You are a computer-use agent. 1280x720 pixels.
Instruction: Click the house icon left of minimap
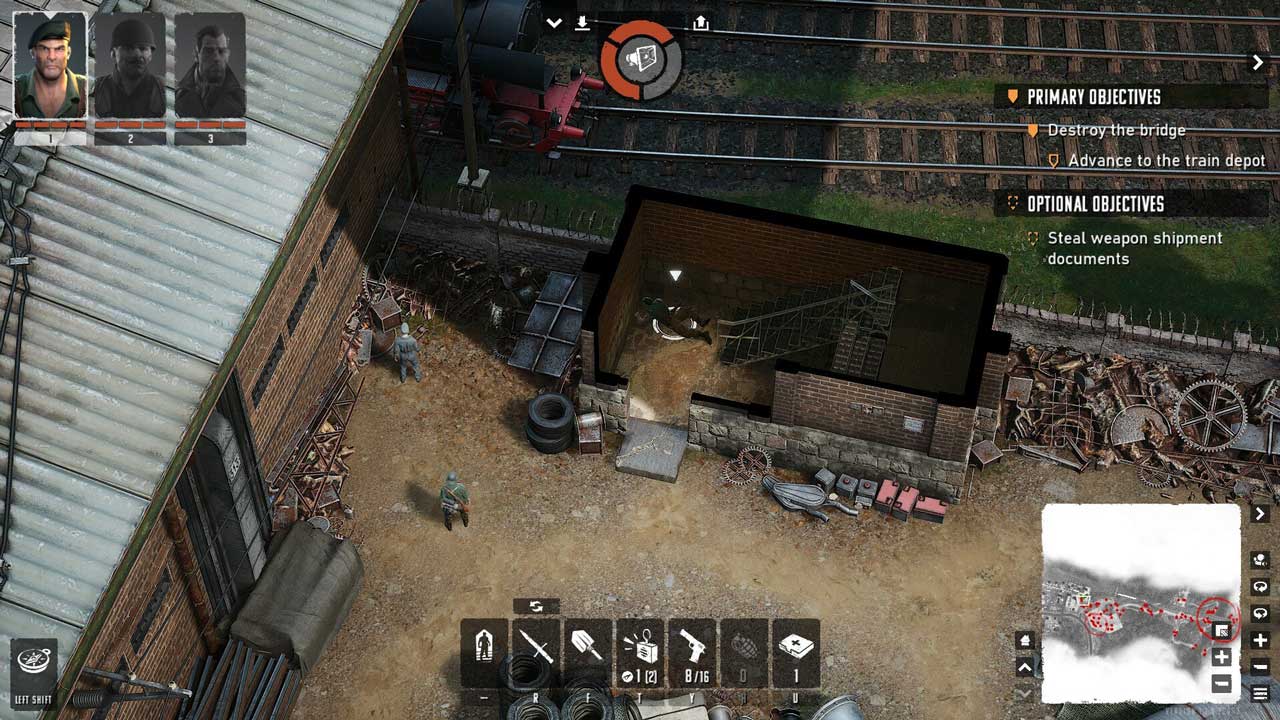(x=1025, y=640)
